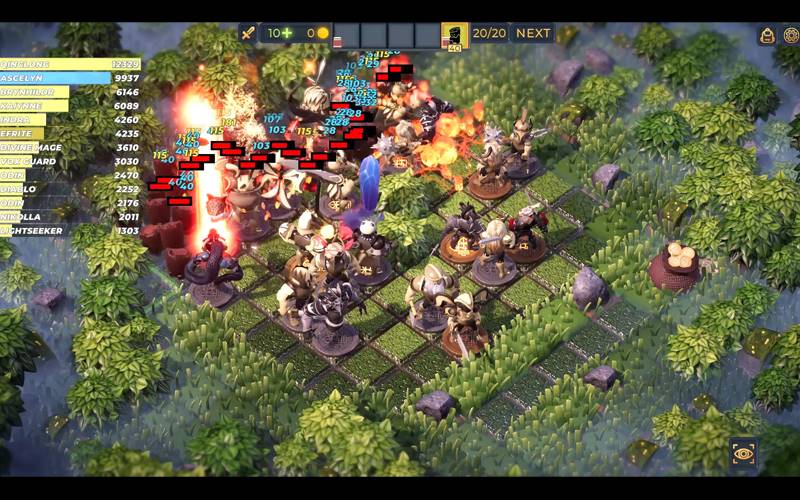Choose Divine Mage in the damage list

(x=70, y=147)
